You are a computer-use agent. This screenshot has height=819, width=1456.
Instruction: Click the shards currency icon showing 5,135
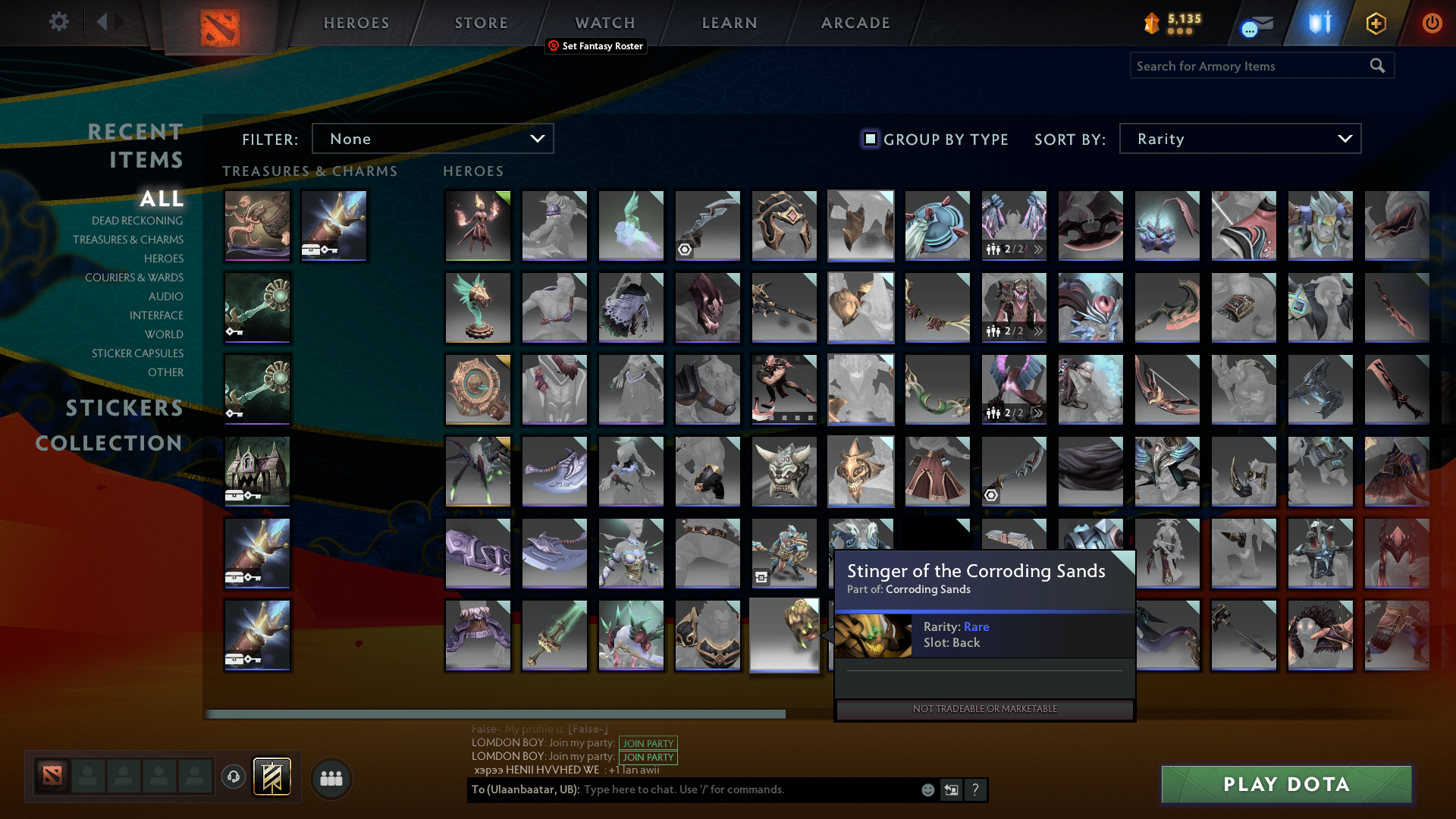point(1151,23)
